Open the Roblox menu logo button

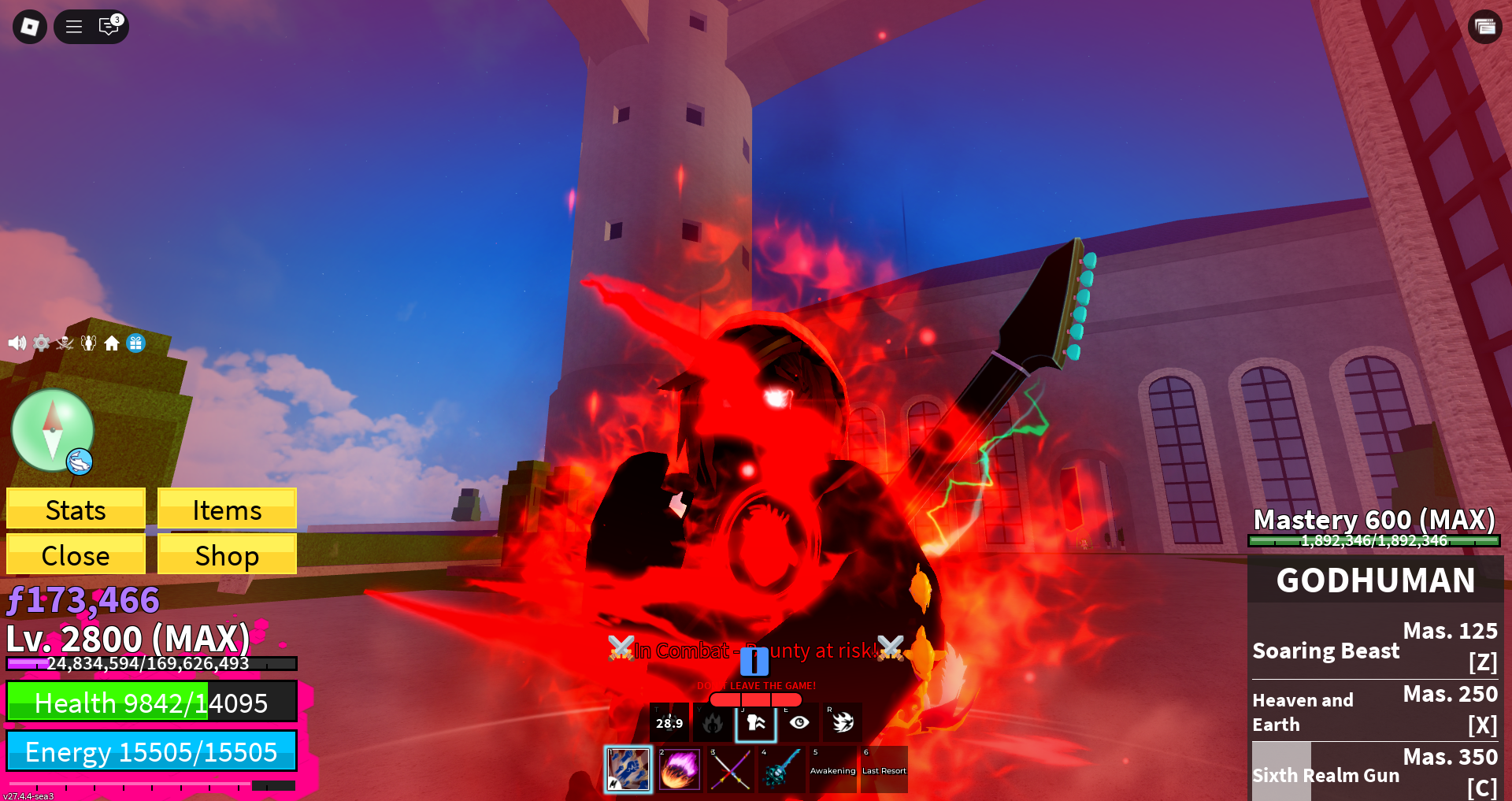click(x=30, y=27)
